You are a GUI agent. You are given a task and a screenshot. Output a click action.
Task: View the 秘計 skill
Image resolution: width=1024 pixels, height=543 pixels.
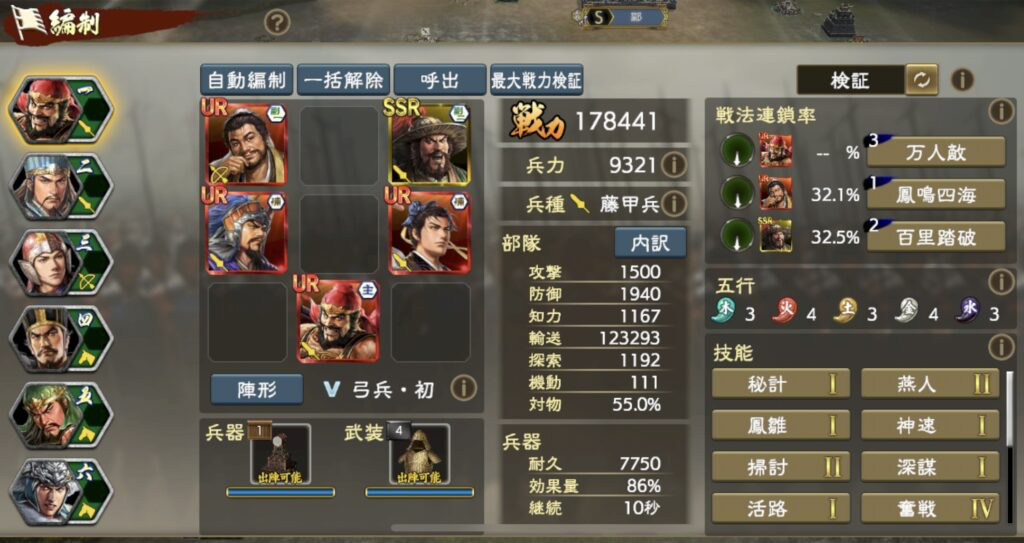[x=780, y=384]
